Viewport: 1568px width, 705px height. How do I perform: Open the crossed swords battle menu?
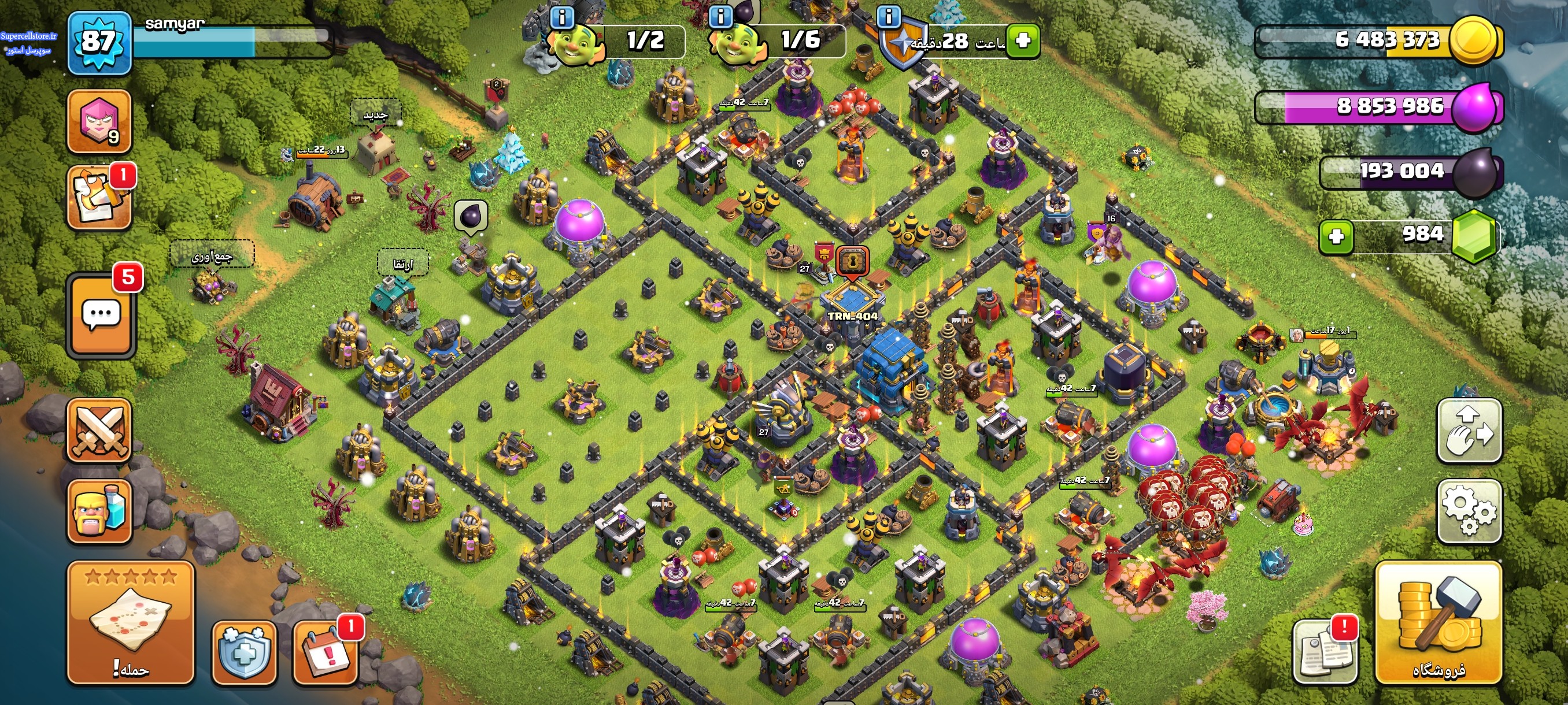(99, 431)
